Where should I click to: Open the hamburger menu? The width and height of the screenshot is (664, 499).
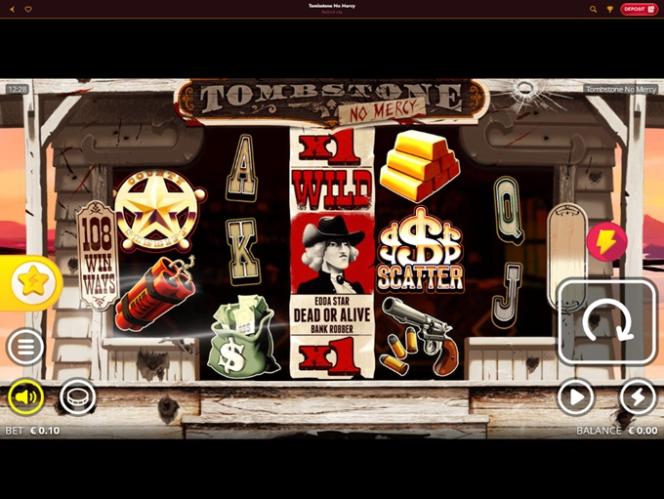[x=25, y=347]
